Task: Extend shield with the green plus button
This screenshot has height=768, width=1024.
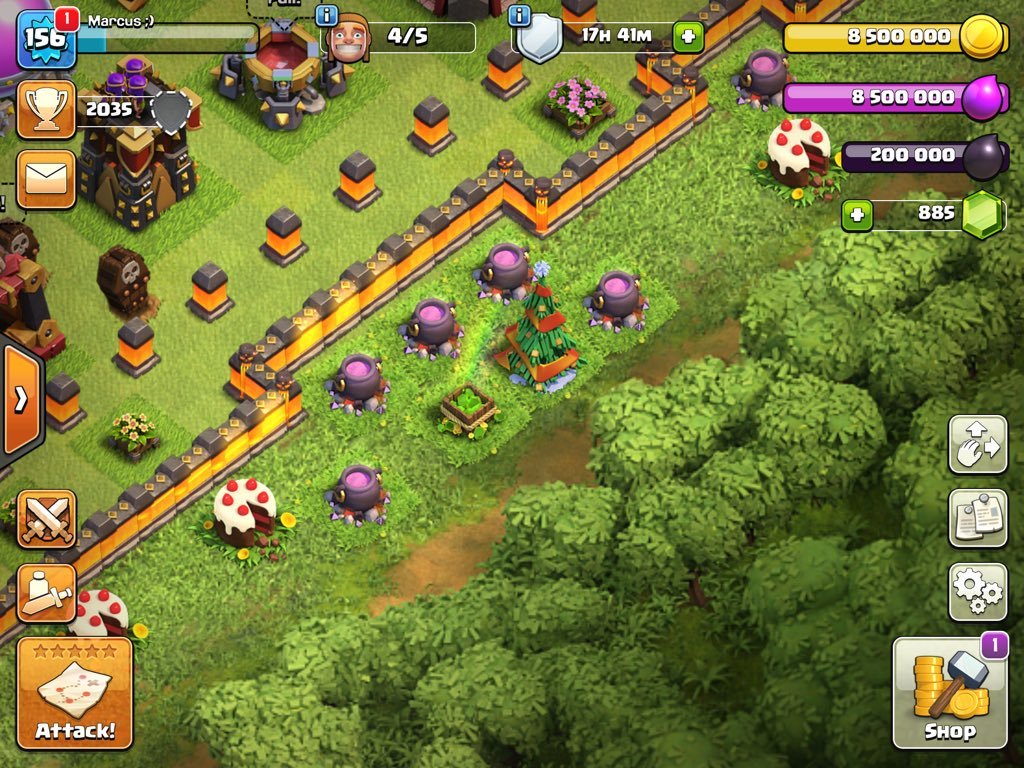Action: [688, 38]
